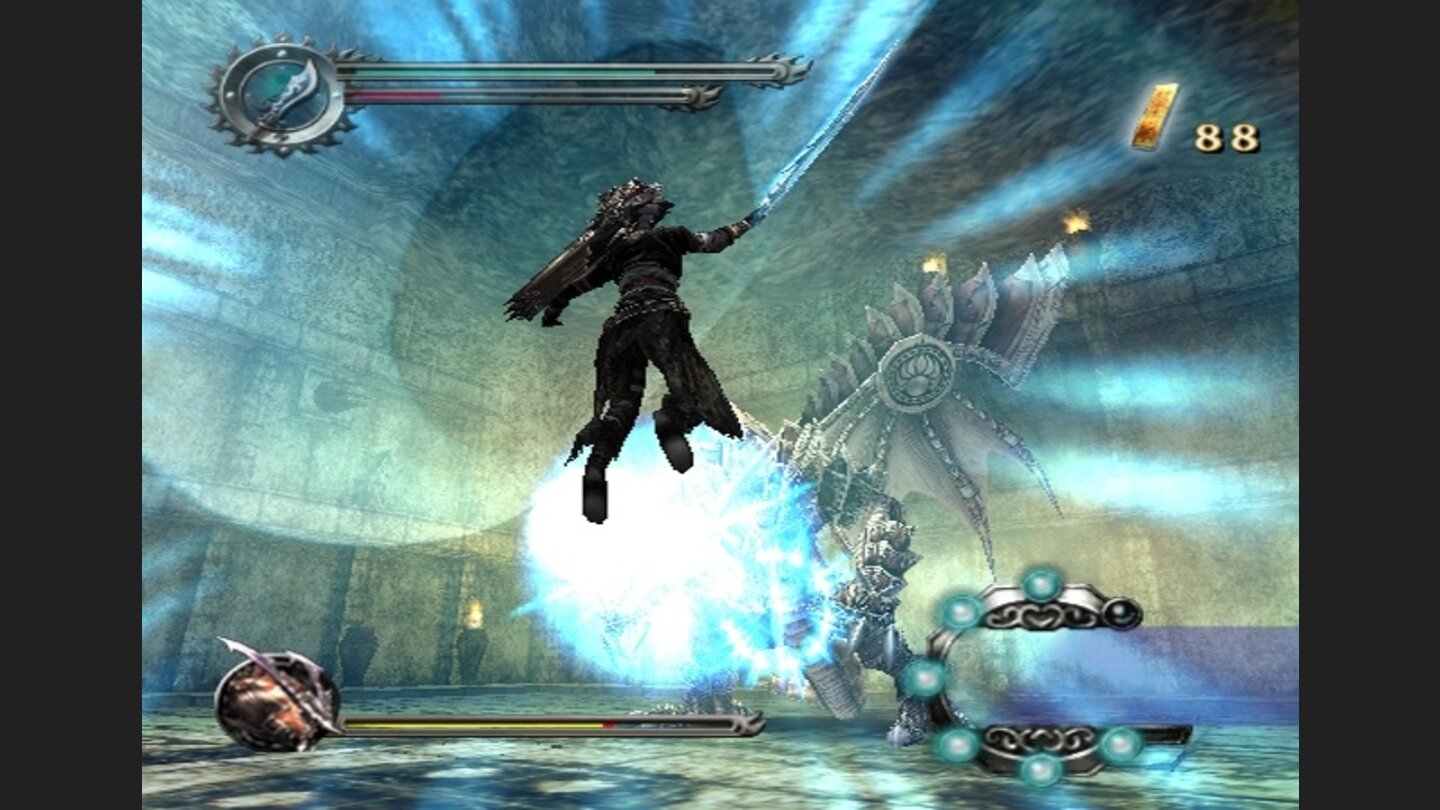Screen dimensions: 1440x810
Task: Activate the topmost glowing teal orb
Action: (1040, 583)
